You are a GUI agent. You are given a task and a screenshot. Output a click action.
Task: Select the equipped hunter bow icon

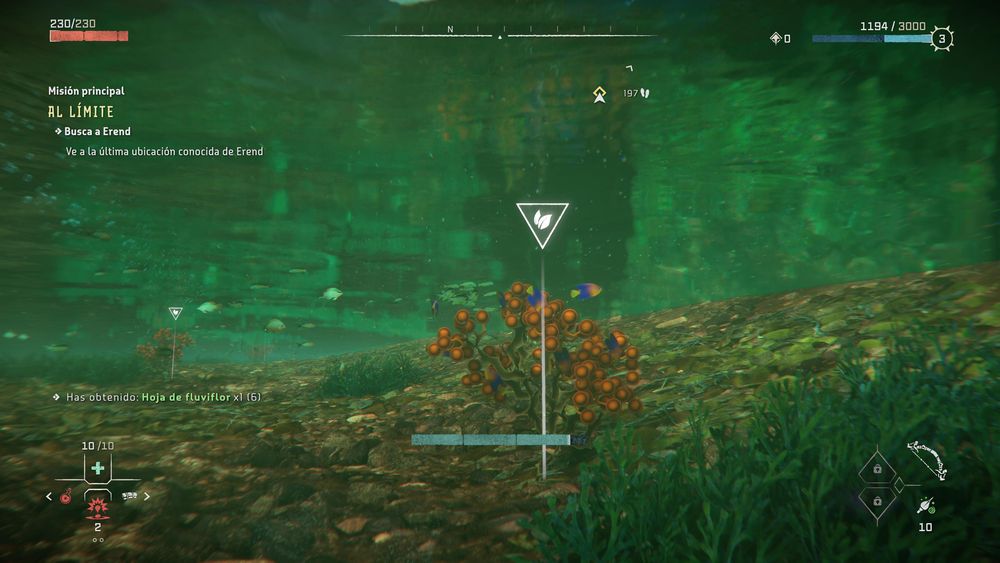click(927, 458)
